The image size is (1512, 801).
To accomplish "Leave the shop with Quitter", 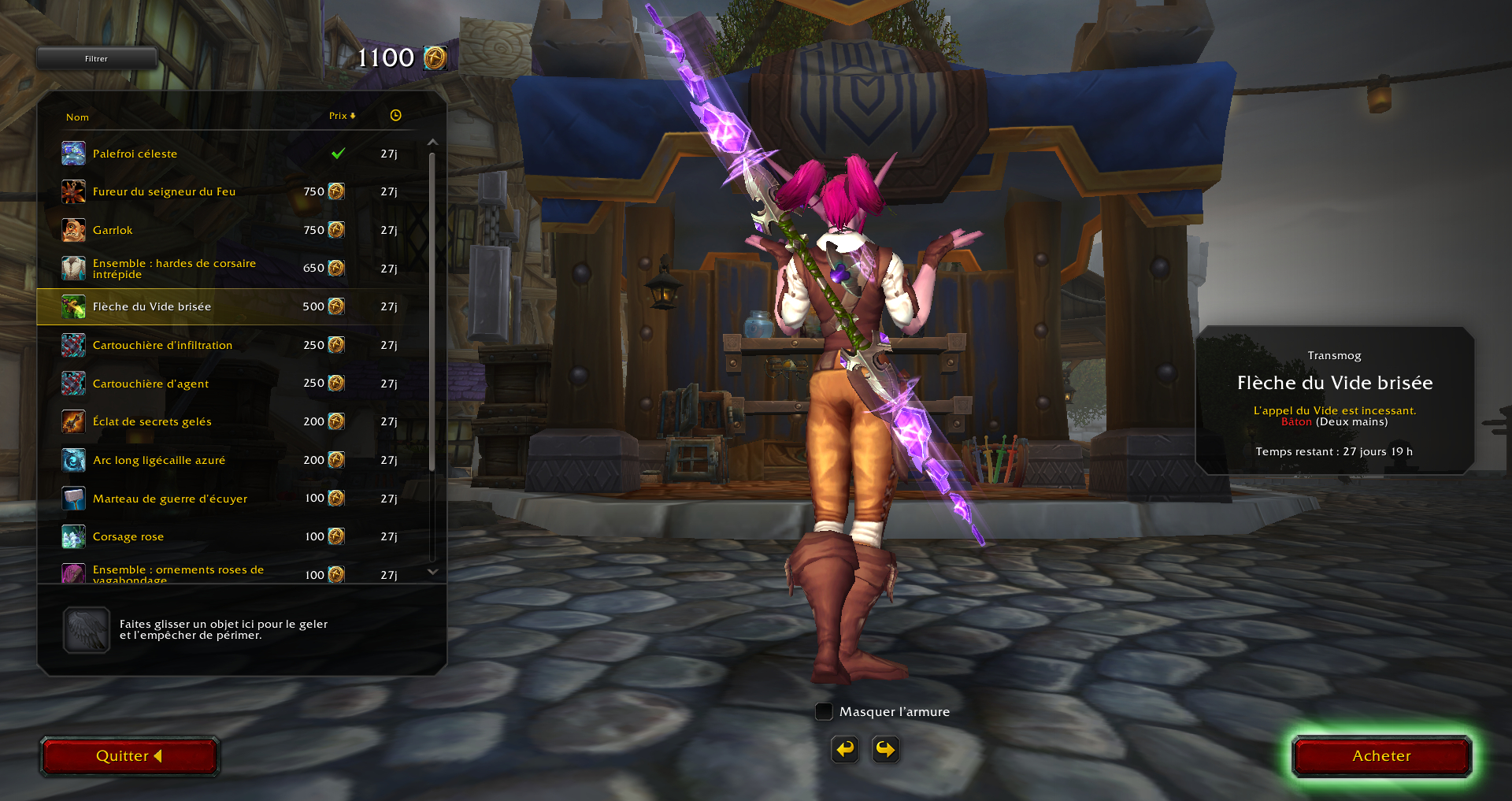I will (x=129, y=756).
